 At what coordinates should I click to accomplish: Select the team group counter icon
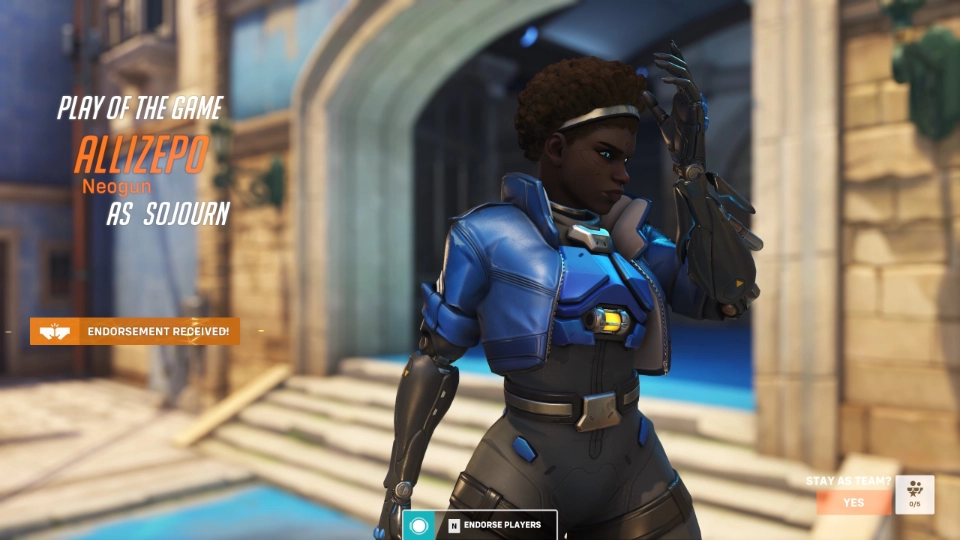(915, 495)
